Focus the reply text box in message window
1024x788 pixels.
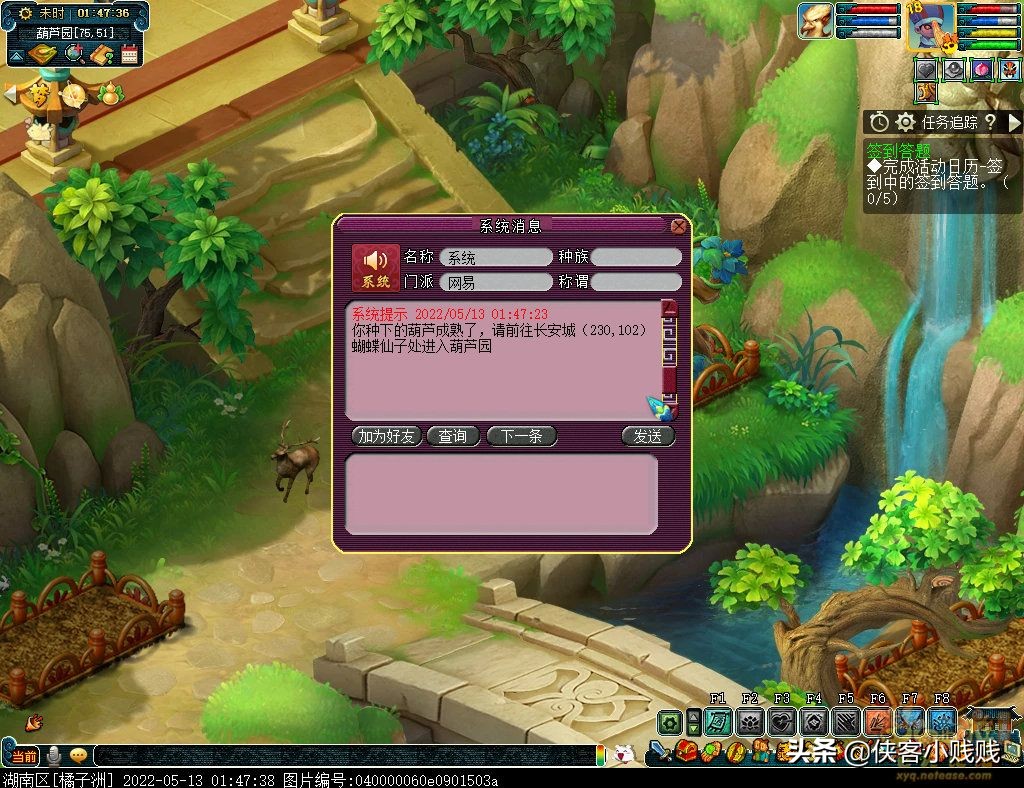click(501, 493)
